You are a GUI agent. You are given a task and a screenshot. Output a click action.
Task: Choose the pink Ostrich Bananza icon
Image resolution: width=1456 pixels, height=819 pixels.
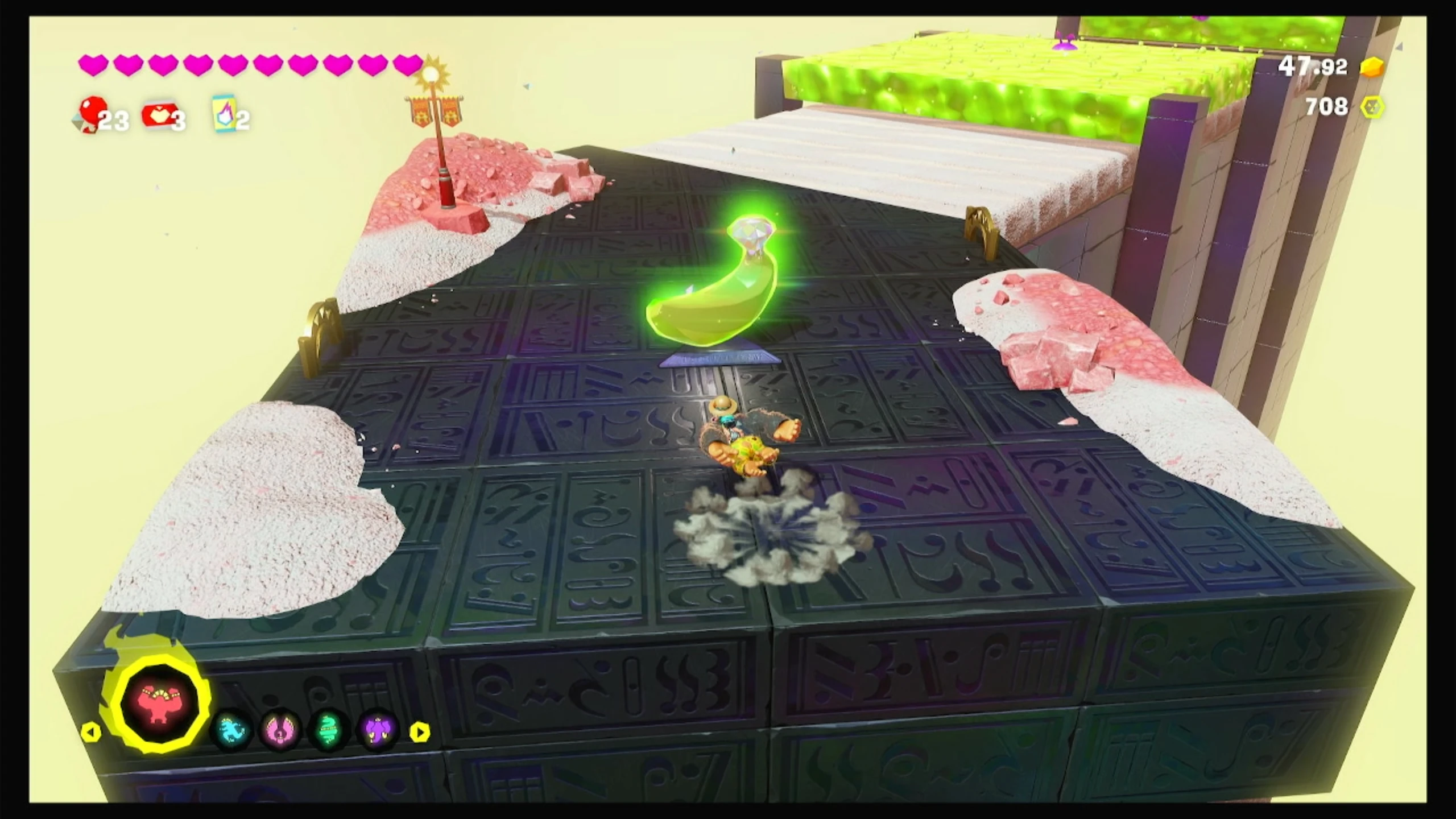[x=281, y=730]
